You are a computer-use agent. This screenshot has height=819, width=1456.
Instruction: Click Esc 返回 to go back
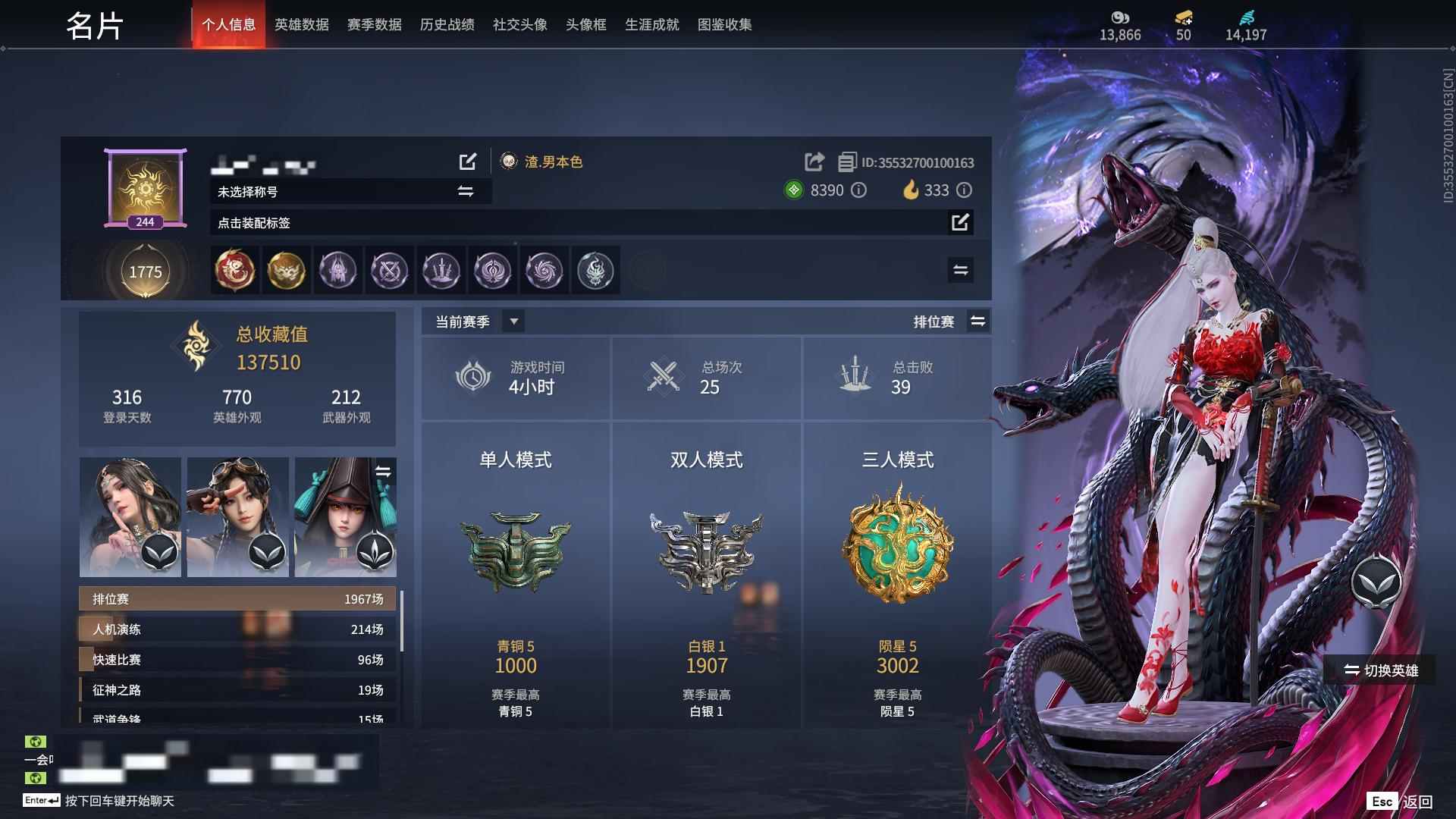tap(1398, 801)
